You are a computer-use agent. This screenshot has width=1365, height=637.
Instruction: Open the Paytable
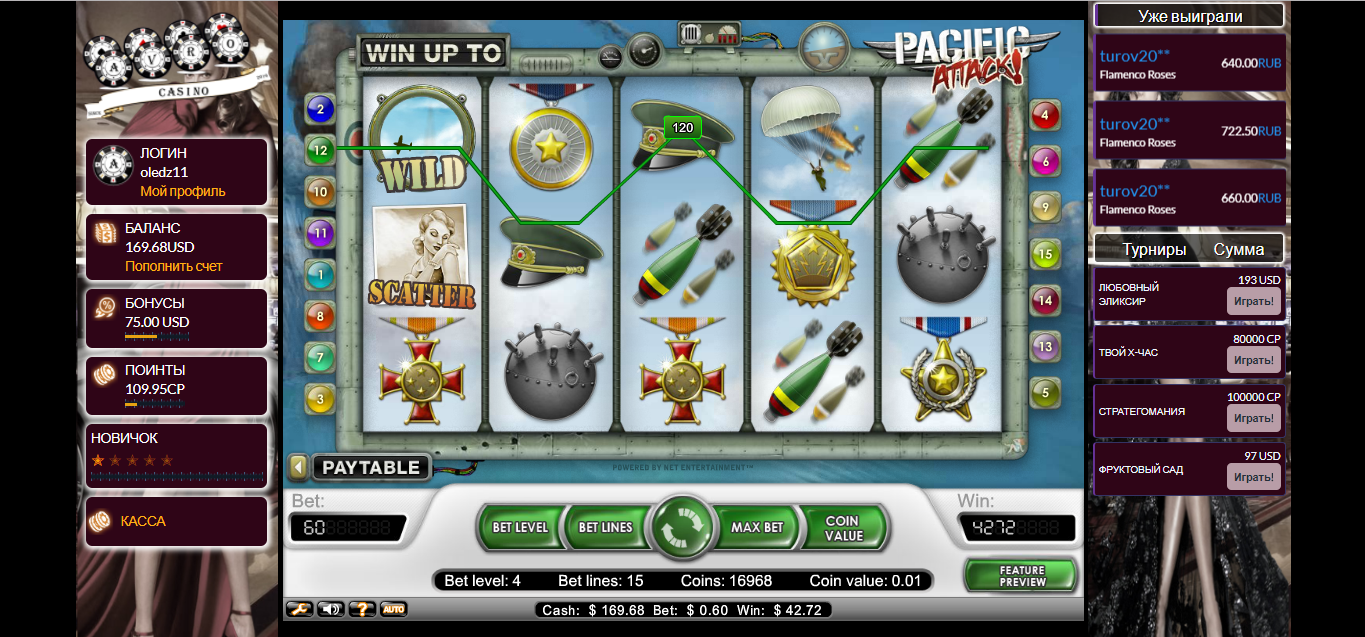371,467
